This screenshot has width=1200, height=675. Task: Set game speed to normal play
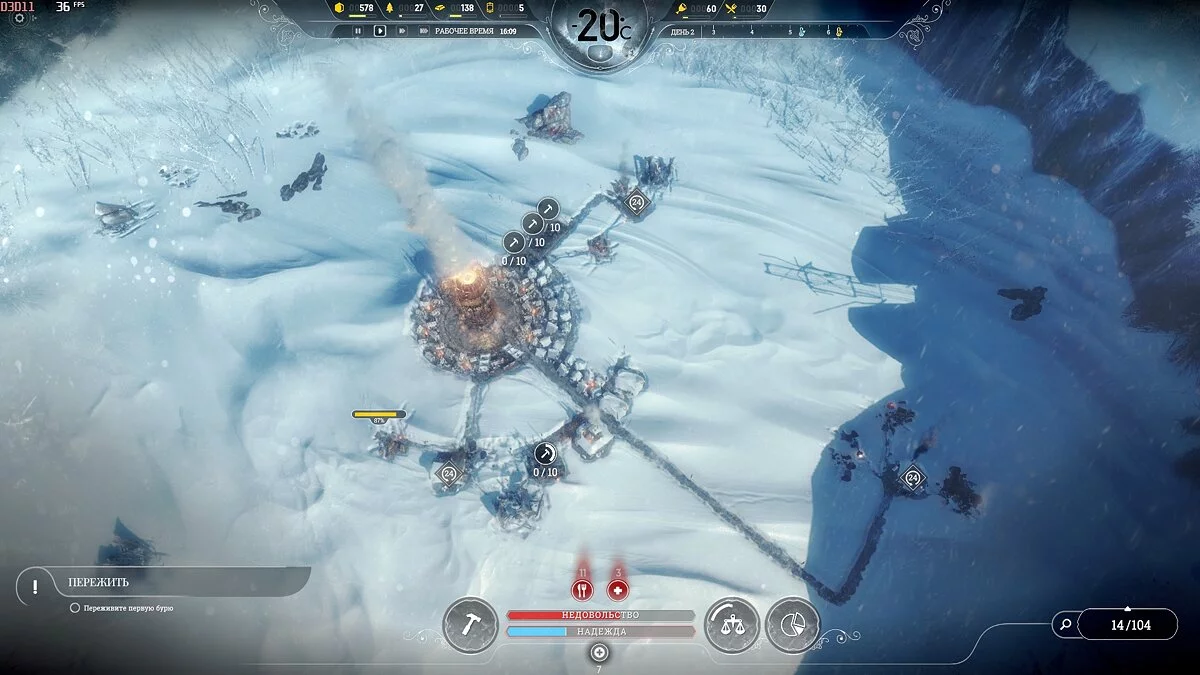click(x=380, y=31)
